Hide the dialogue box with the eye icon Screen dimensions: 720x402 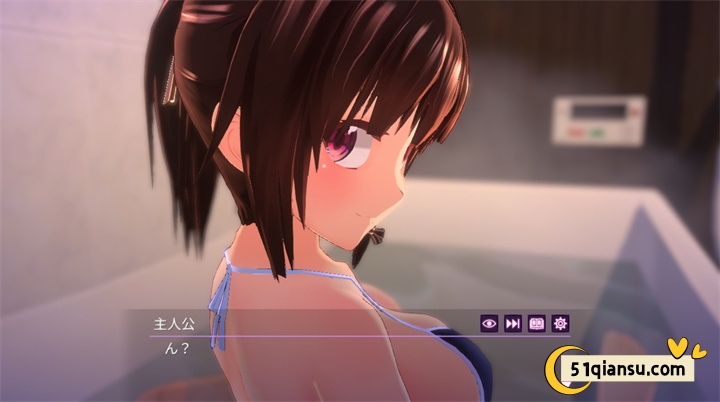489,323
